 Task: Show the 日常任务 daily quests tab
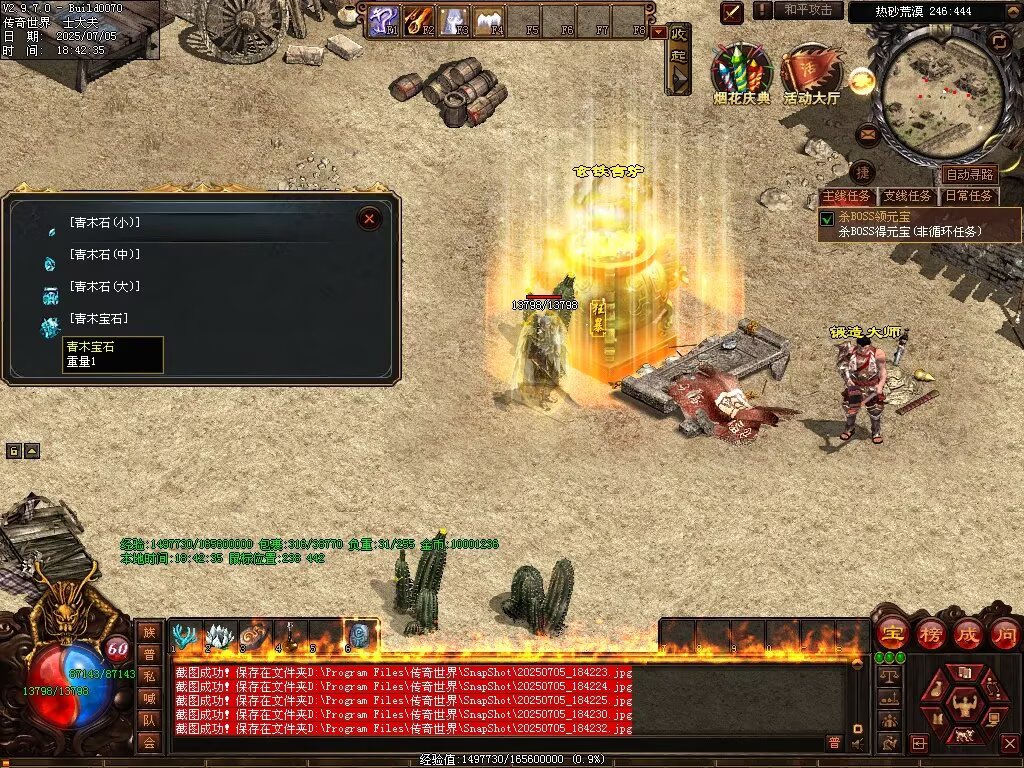(x=970, y=196)
